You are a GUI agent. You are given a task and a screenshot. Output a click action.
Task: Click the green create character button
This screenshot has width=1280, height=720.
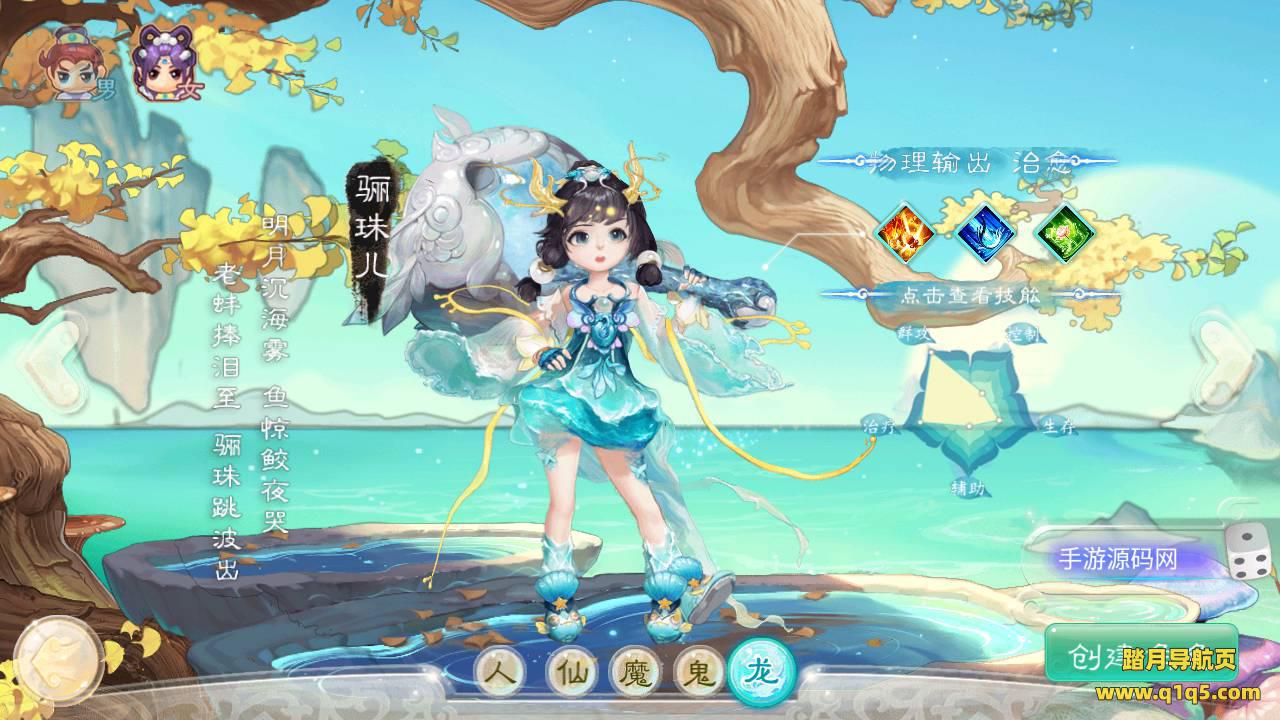tap(1140, 655)
